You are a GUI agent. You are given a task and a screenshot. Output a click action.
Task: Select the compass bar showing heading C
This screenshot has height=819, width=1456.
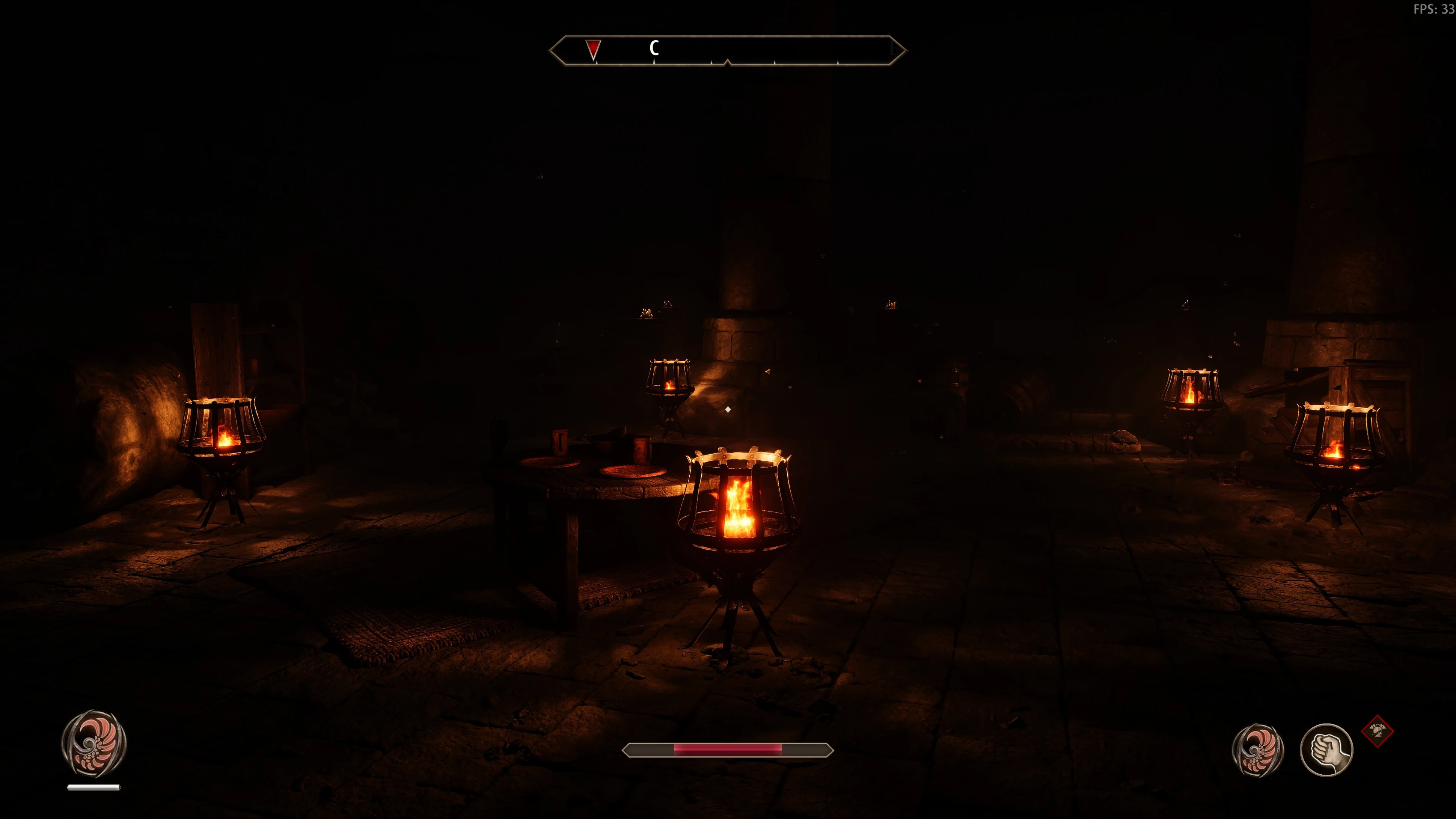coord(727,51)
